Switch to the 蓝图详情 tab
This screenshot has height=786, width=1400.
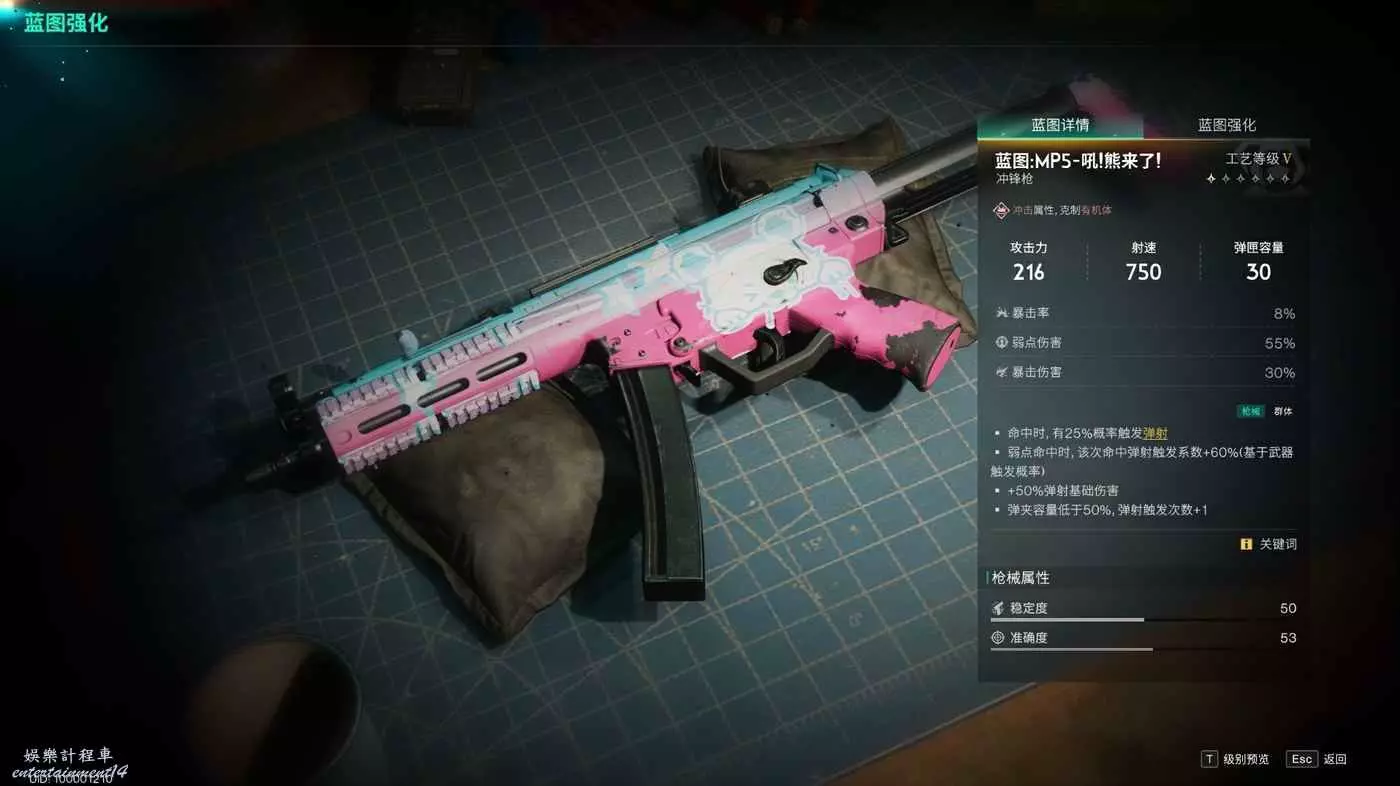tap(1060, 125)
